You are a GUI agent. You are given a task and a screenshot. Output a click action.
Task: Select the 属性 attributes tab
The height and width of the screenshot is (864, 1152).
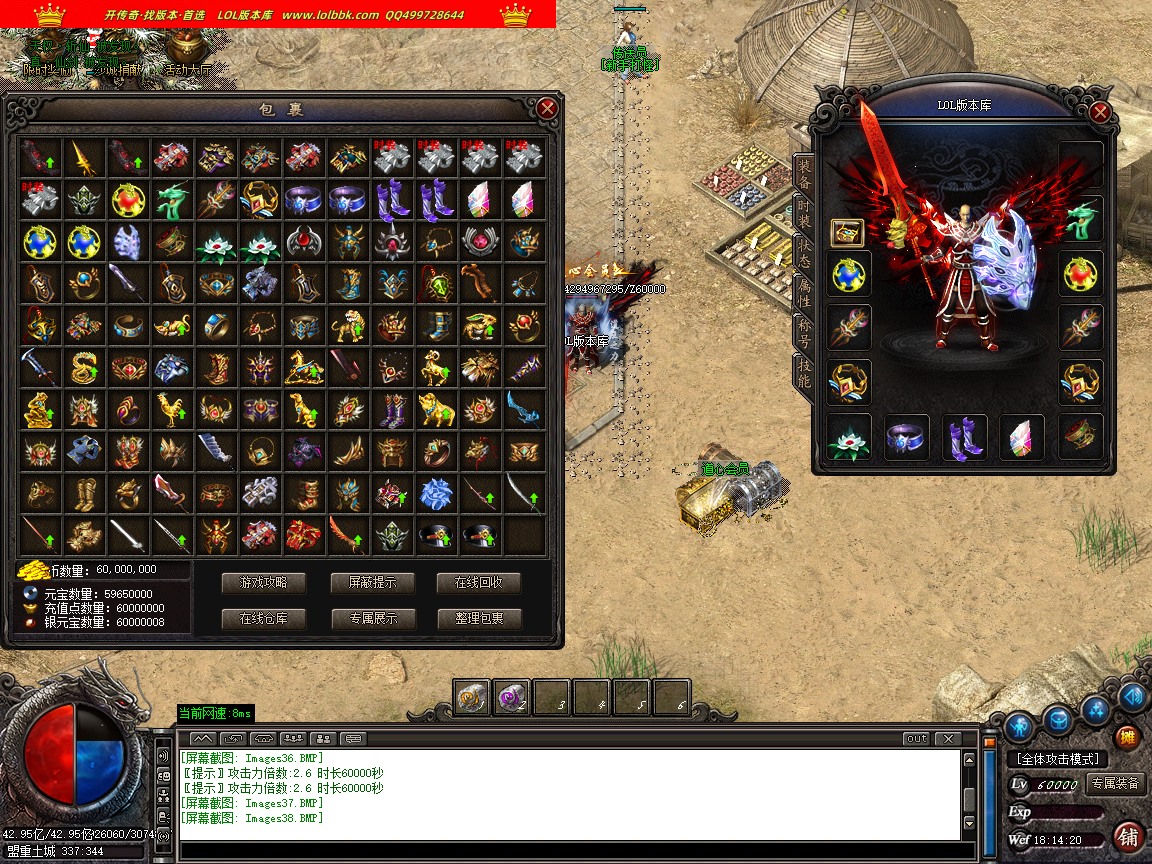point(803,291)
